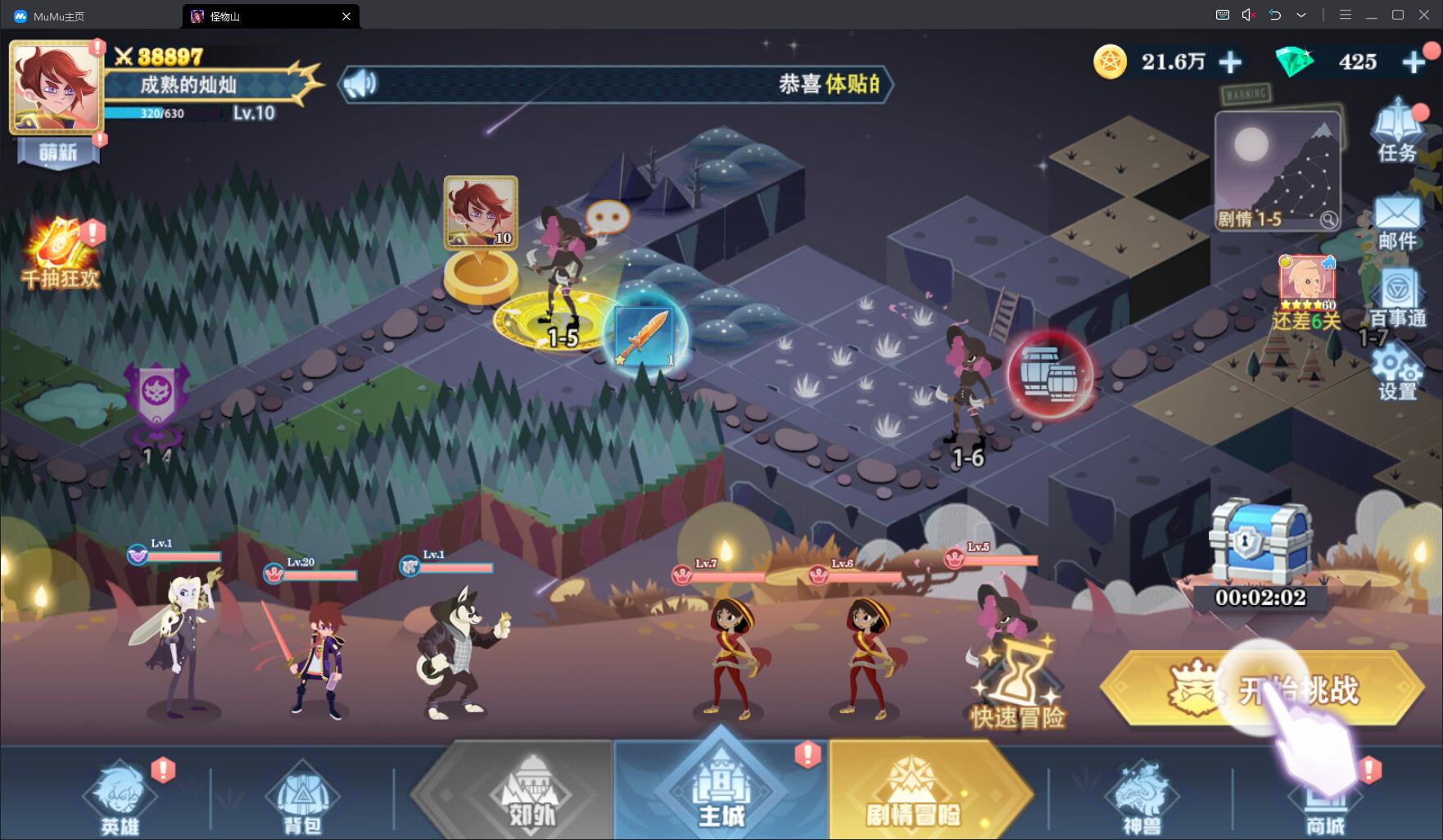This screenshot has height=840, width=1443.
Task: Unmute the emulator sound
Action: 1248,15
